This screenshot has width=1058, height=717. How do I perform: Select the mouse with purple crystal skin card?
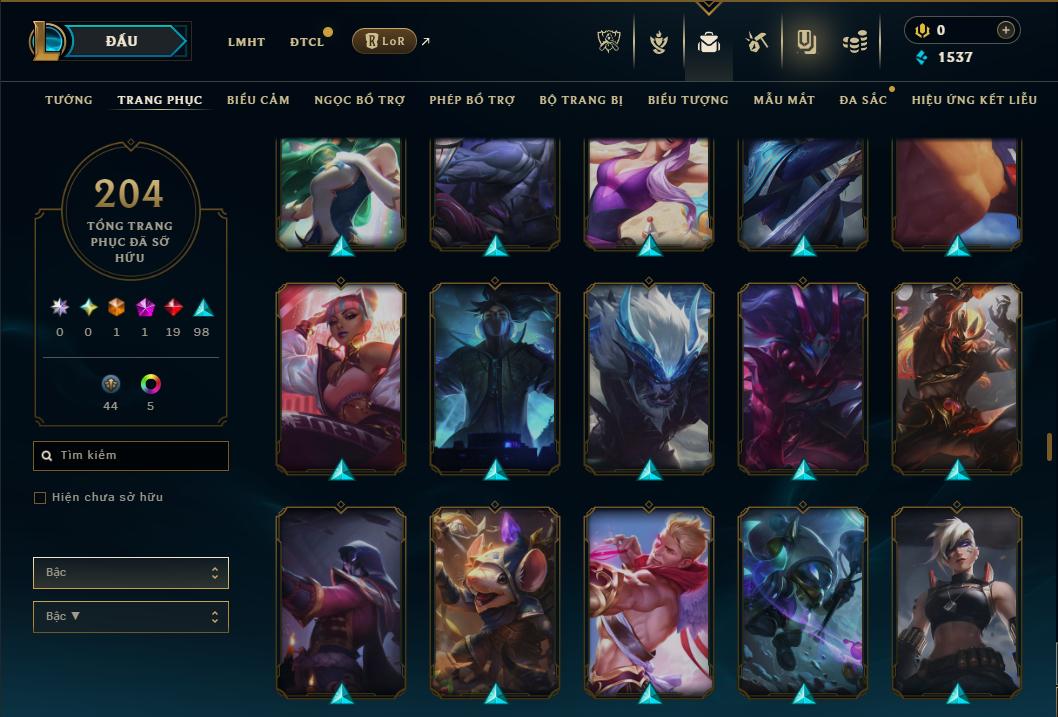click(495, 600)
